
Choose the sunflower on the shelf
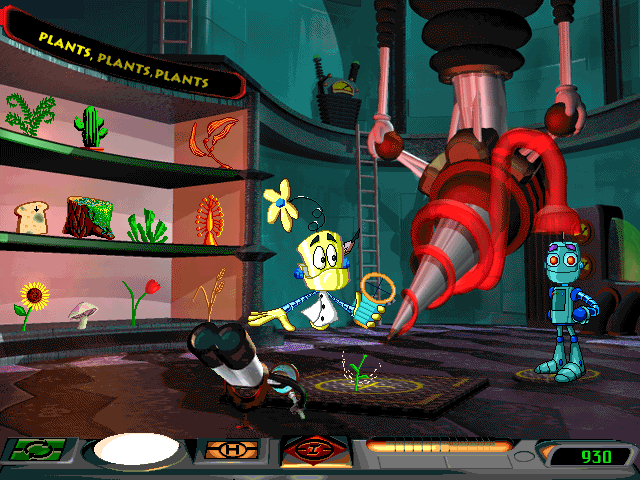[x=33, y=304]
